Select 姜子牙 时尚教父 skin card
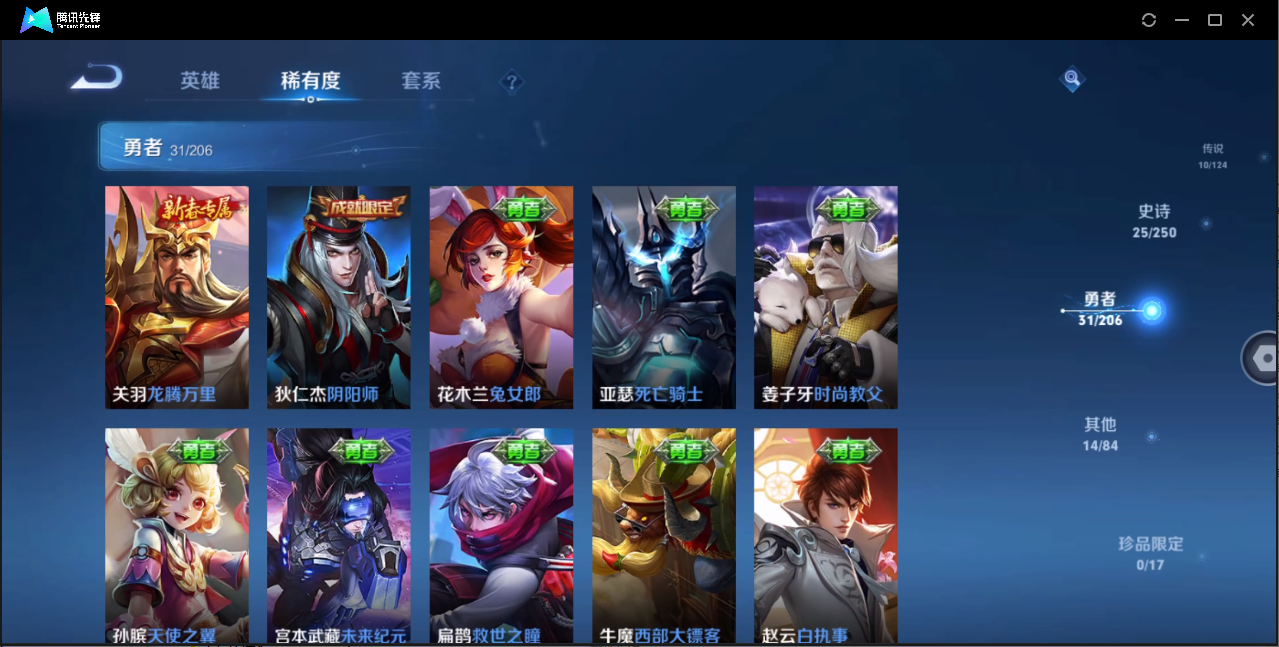The image size is (1279, 647). pyautogui.click(x=826, y=297)
